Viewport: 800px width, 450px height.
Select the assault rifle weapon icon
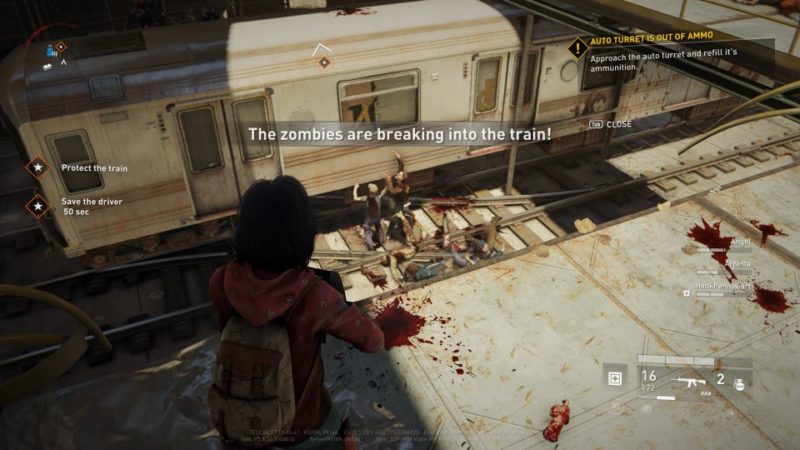[688, 382]
